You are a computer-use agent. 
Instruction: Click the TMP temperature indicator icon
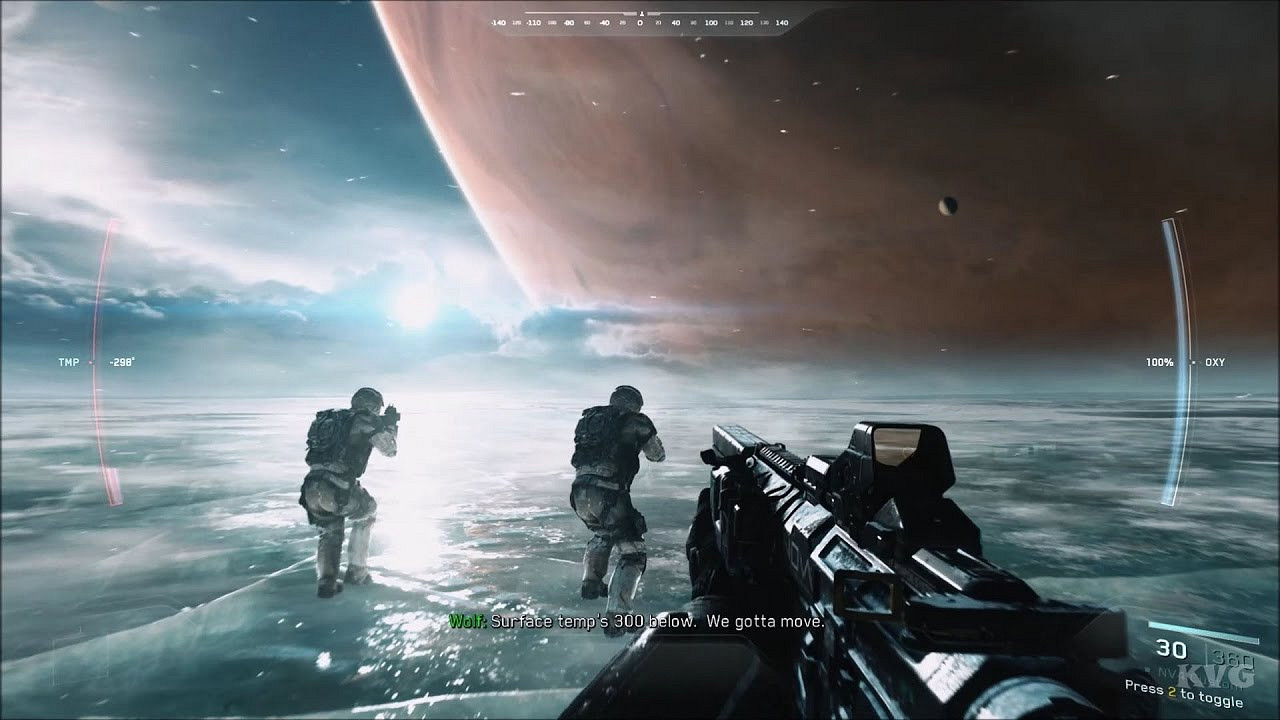pos(68,362)
